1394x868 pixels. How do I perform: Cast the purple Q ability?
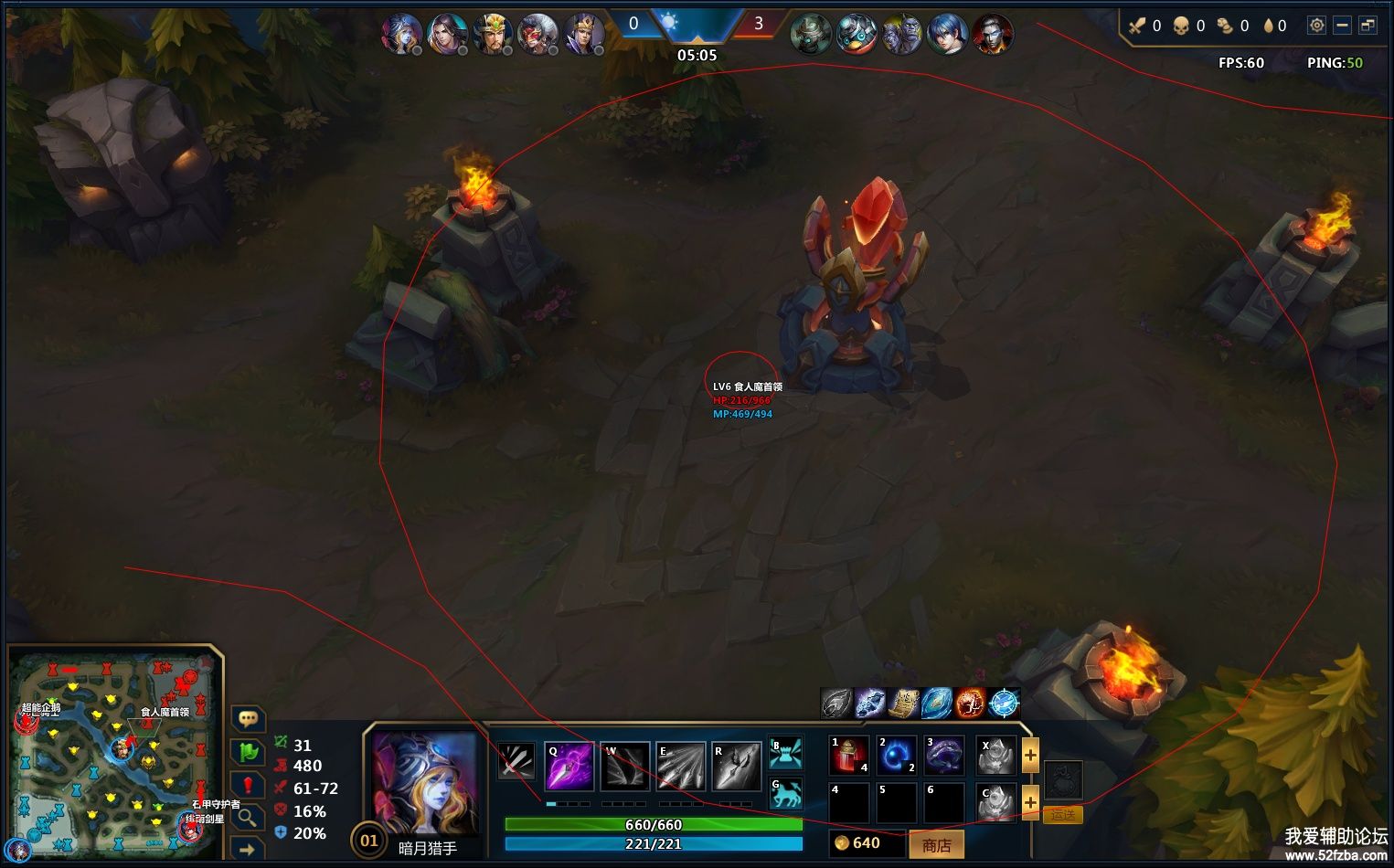pyautogui.click(x=569, y=766)
